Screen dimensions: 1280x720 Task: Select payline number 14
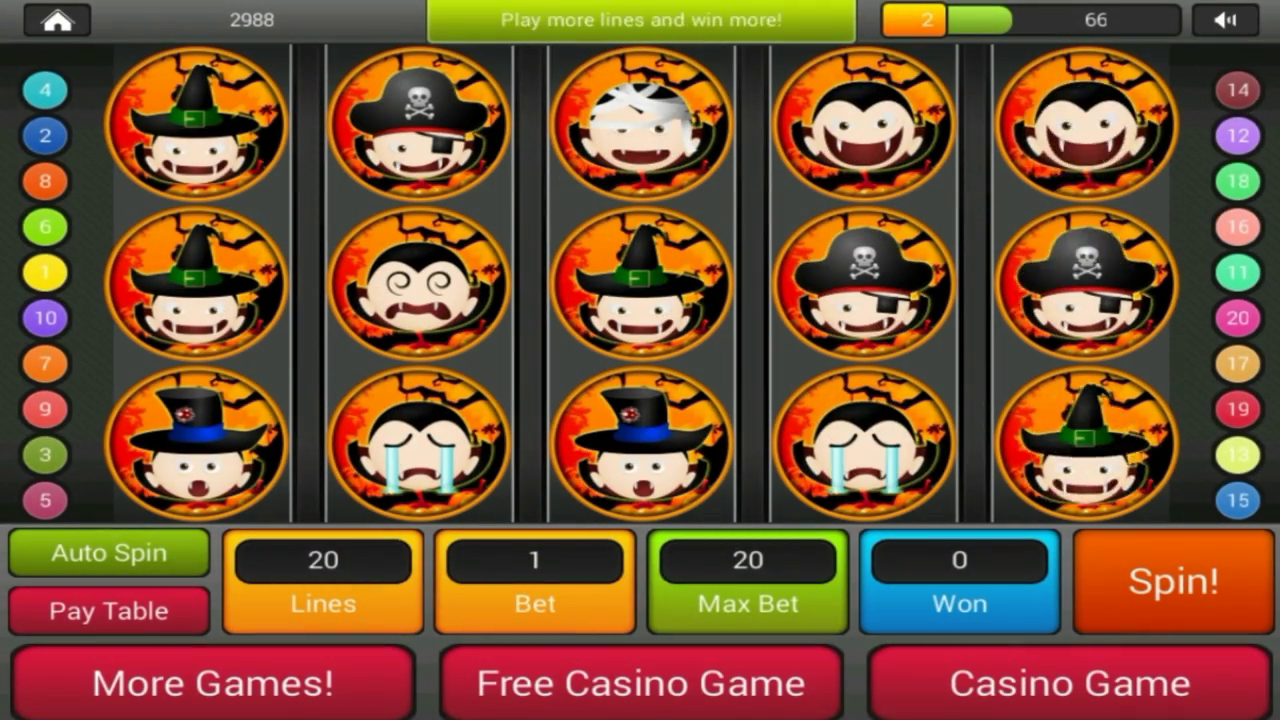(x=1237, y=90)
